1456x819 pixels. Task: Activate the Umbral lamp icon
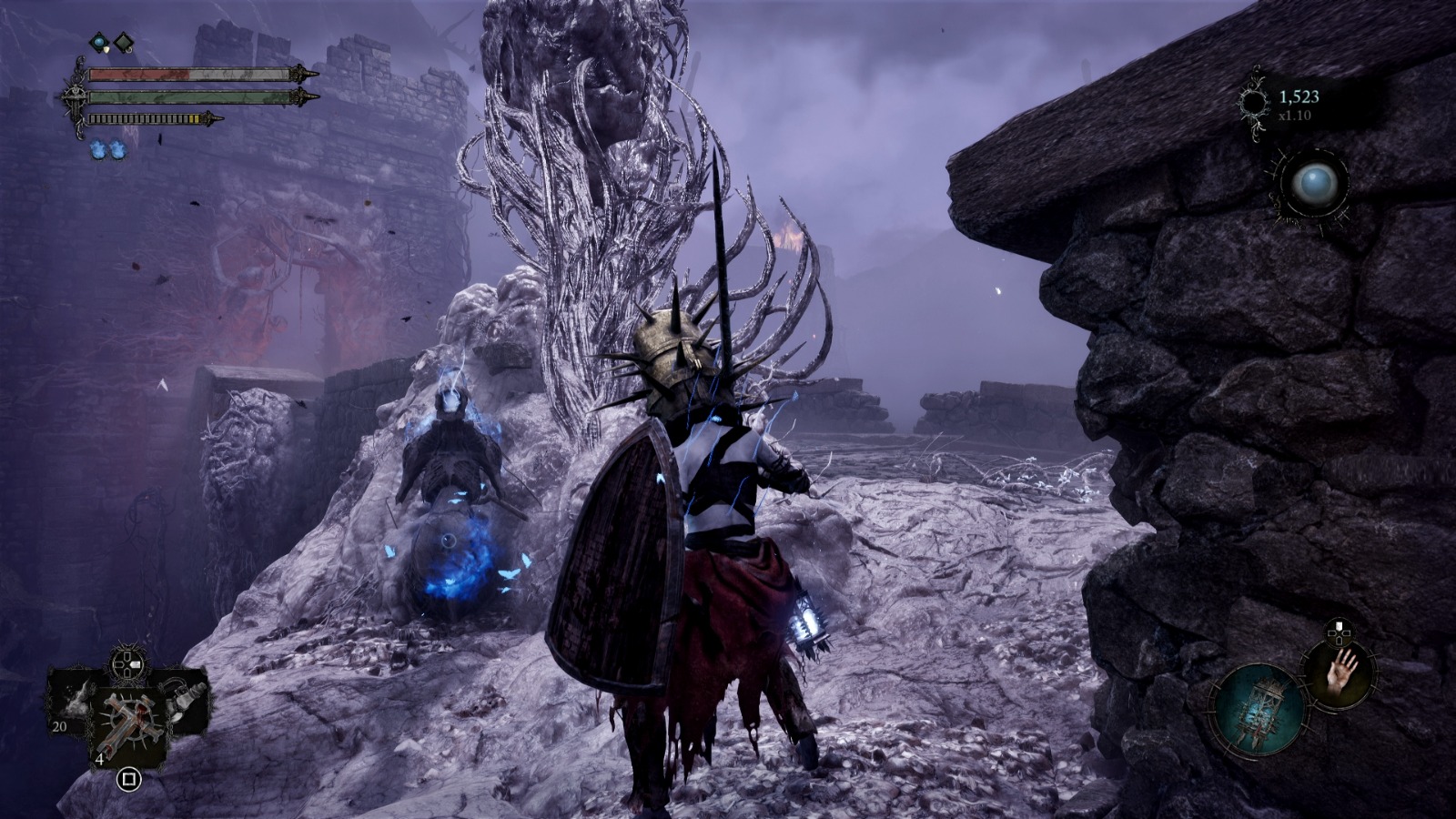pyautogui.click(x=1260, y=712)
